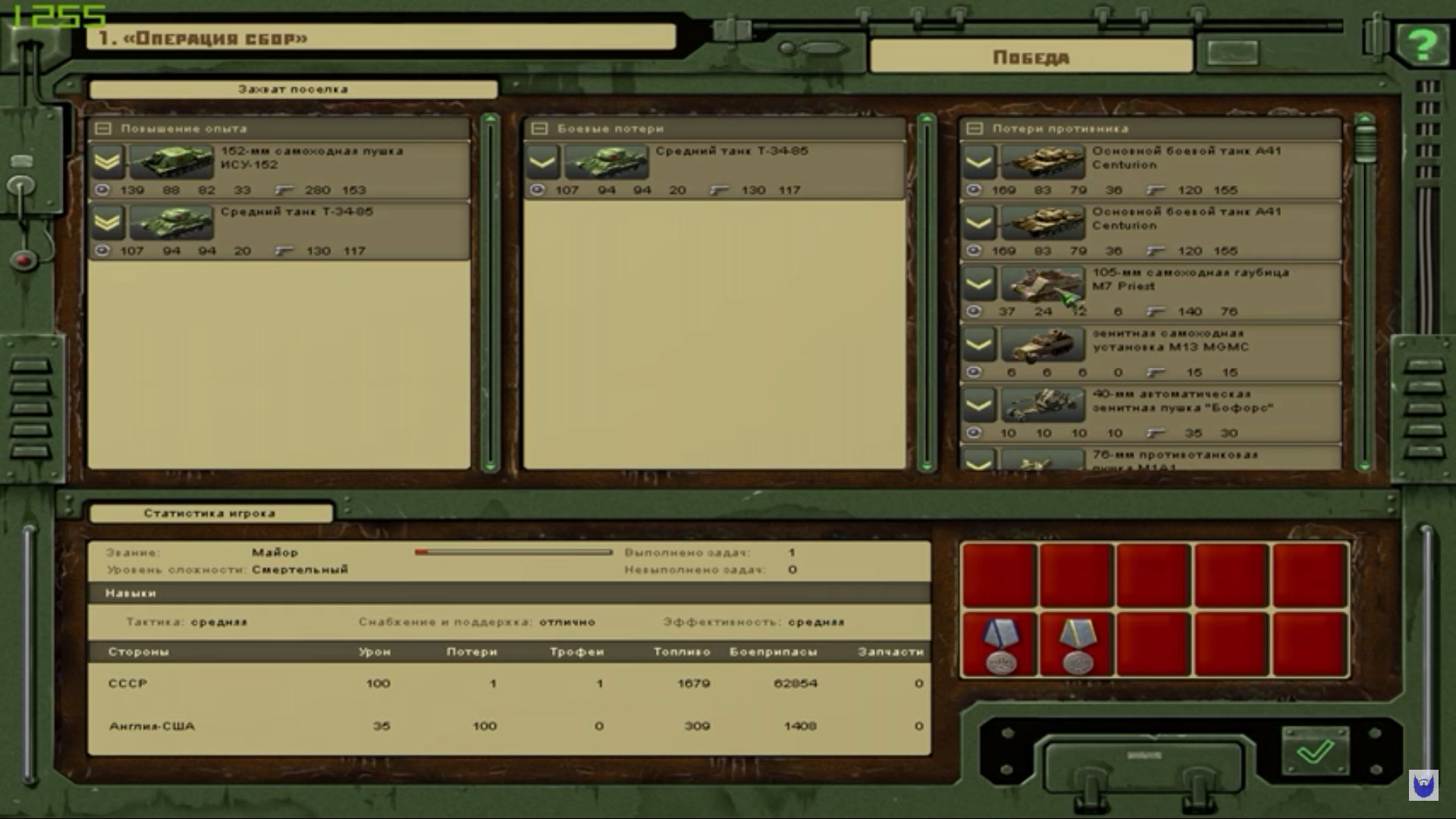
Task: Expand the M13 MGMC enemy loss entry
Action: point(978,345)
